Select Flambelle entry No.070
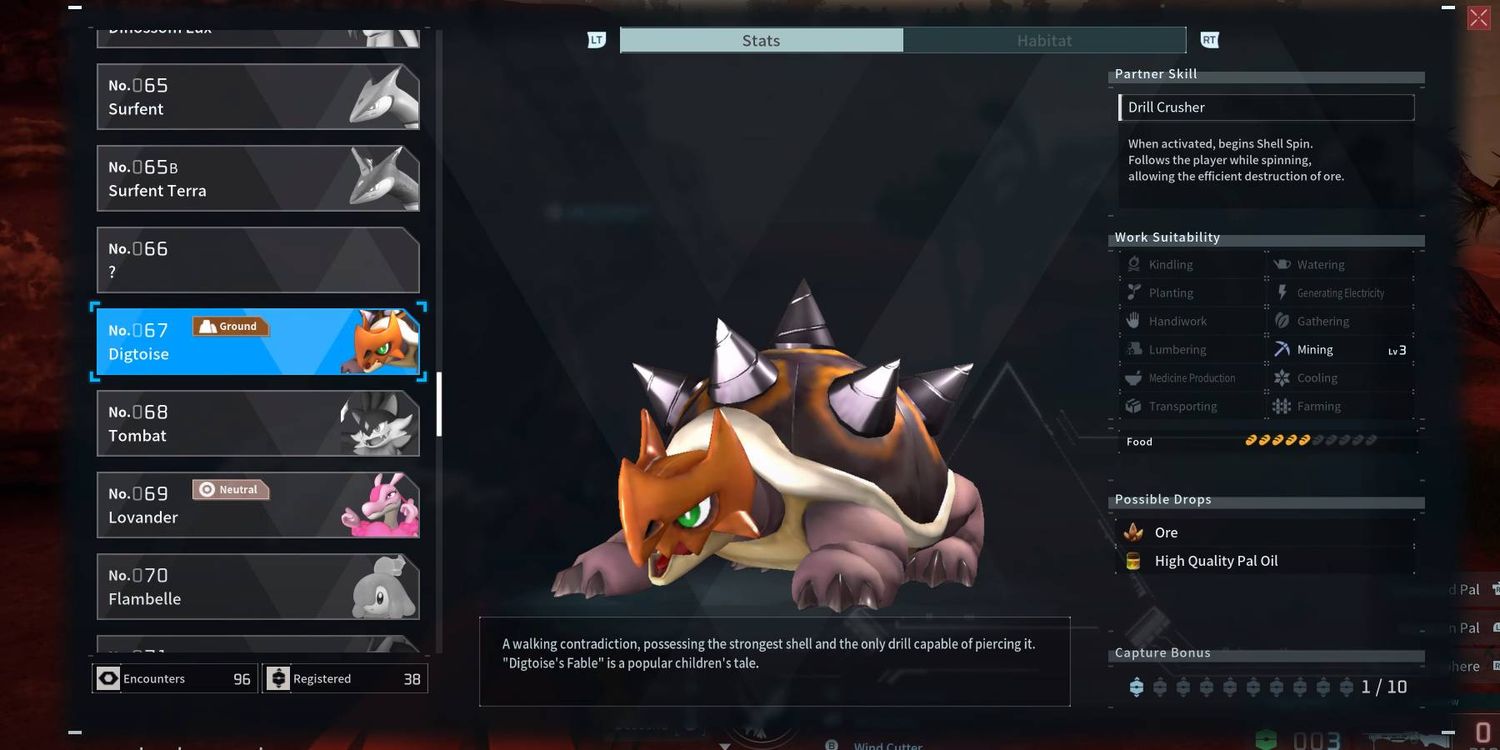The height and width of the screenshot is (750, 1500). (257, 587)
